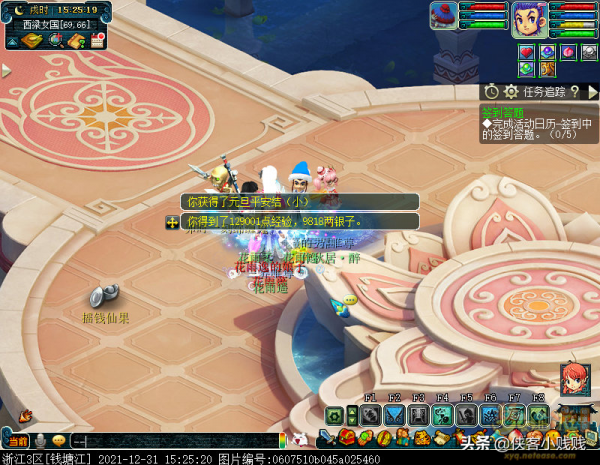The height and width of the screenshot is (465, 600).
Task: Select the tiger buff icon
Action: click(547, 69)
